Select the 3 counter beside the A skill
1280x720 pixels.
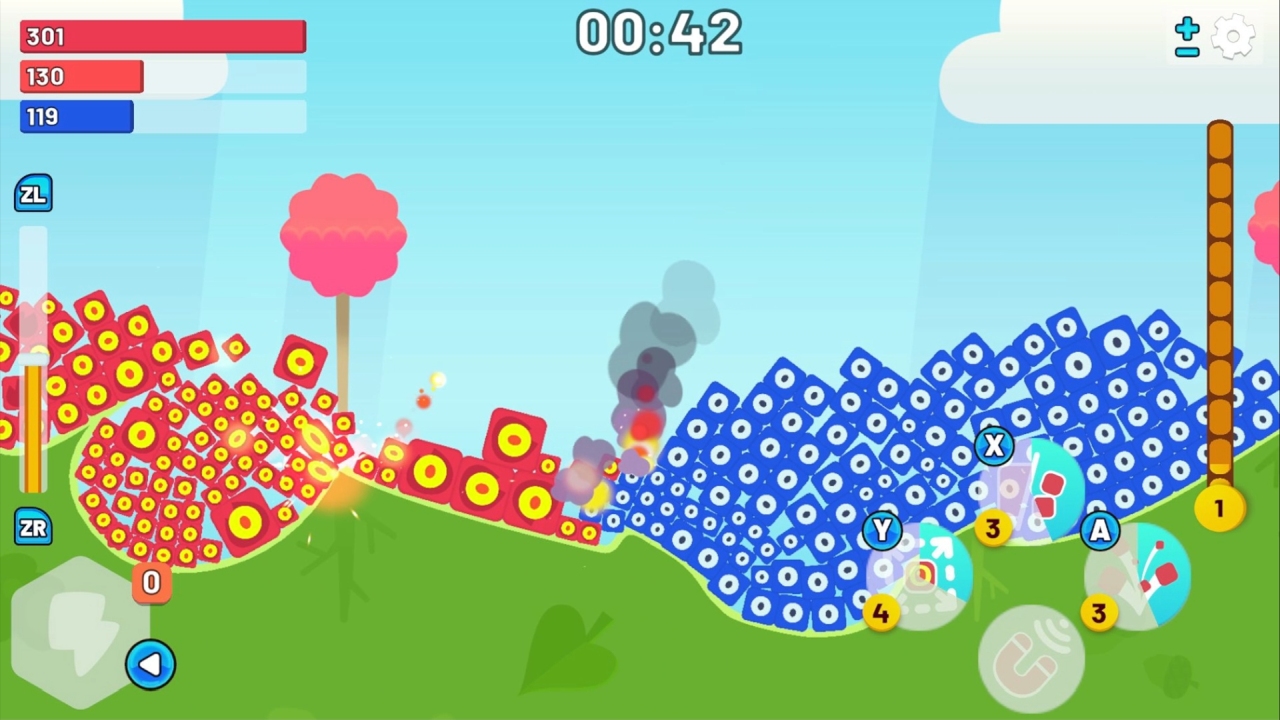coord(1098,613)
